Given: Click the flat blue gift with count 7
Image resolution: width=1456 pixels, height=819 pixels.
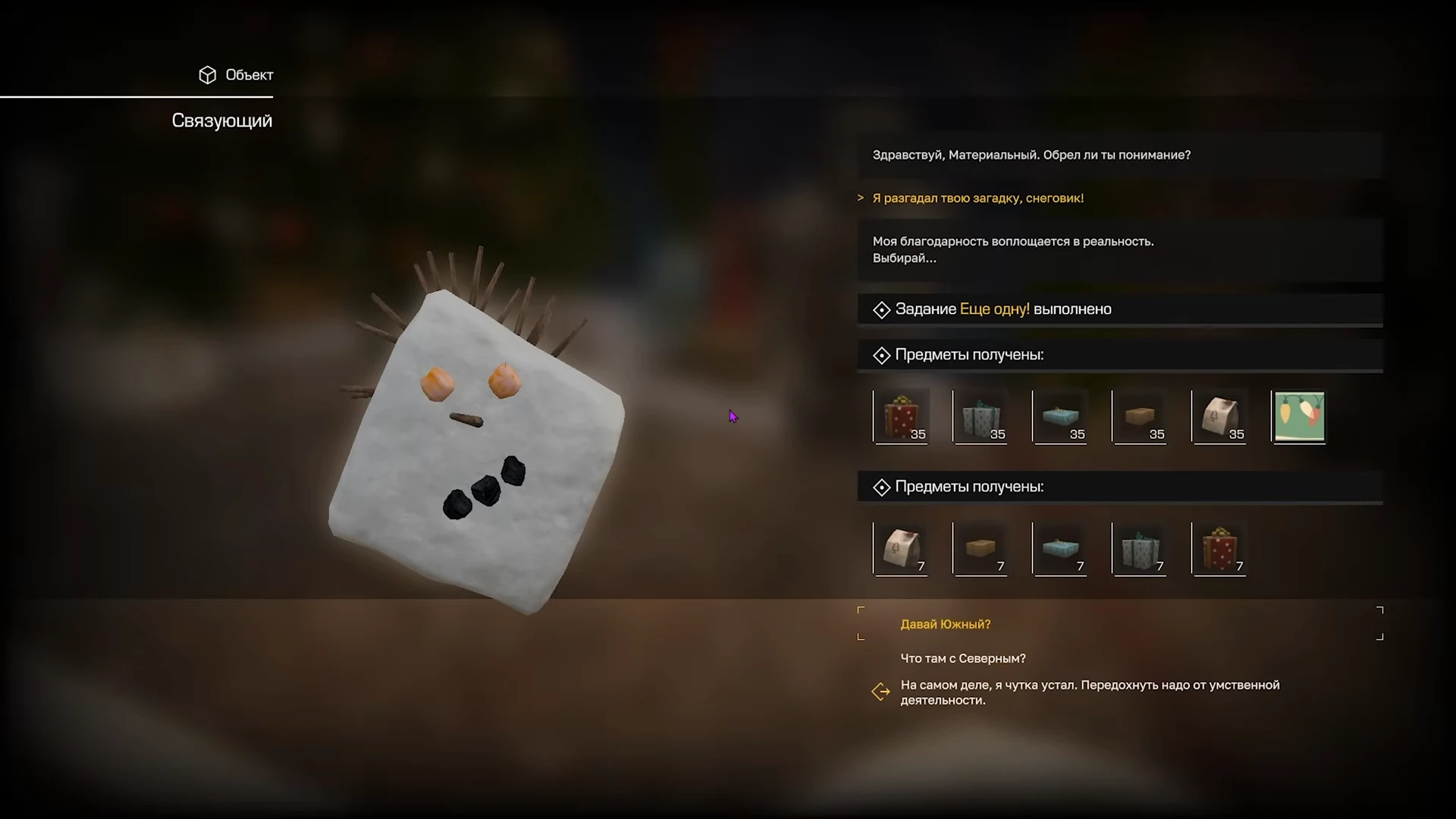Looking at the screenshot, I should click(x=1060, y=548).
